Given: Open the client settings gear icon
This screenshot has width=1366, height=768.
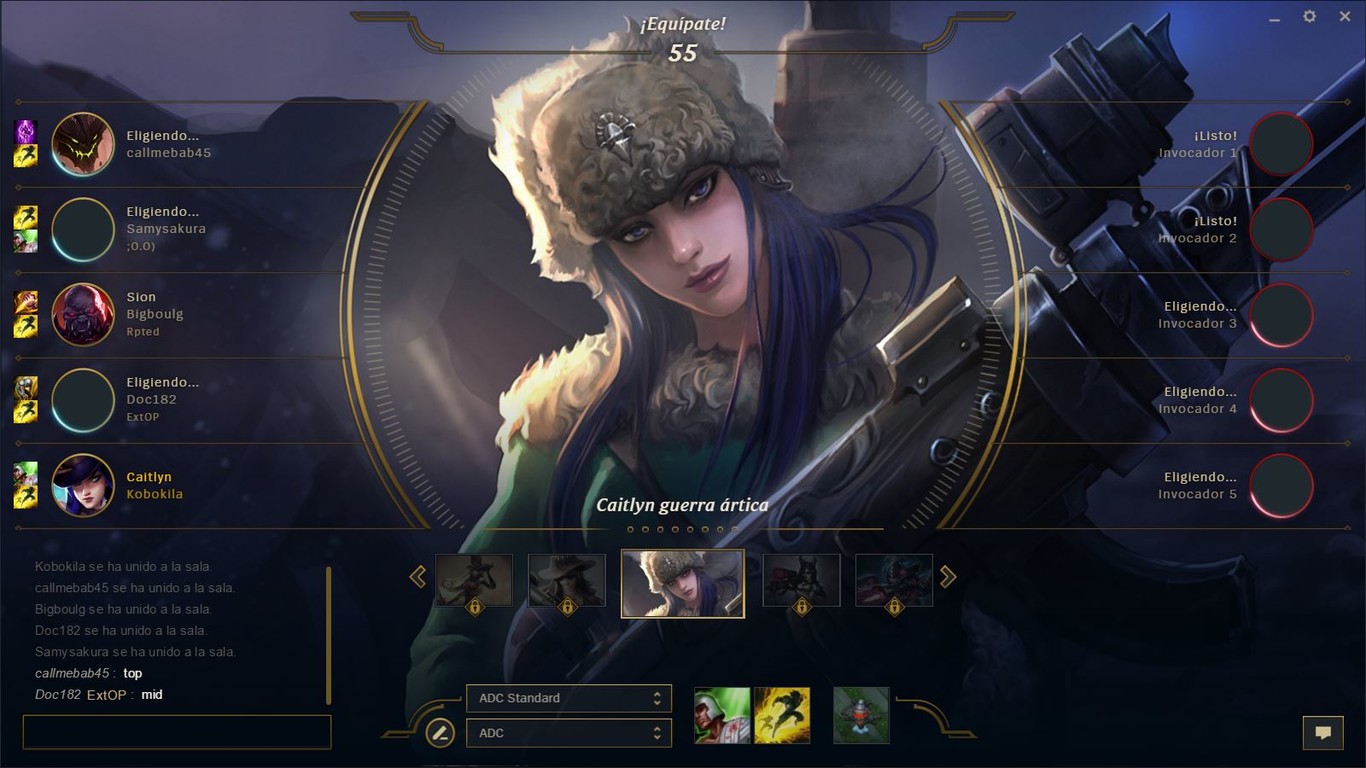Looking at the screenshot, I should (x=1309, y=16).
